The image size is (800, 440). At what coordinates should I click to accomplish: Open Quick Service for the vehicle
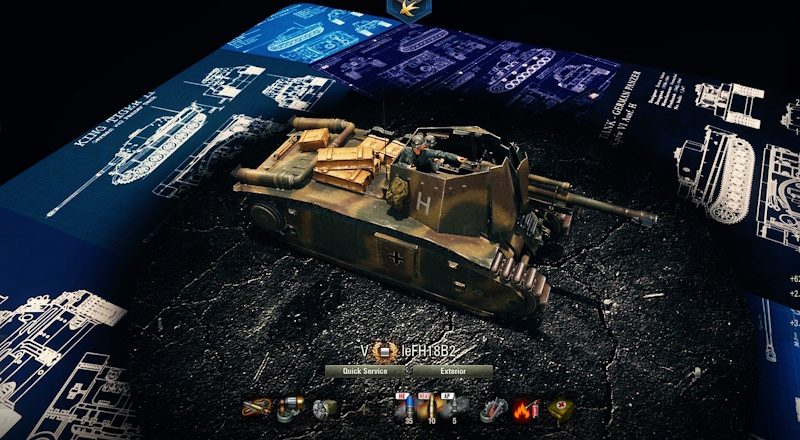pyautogui.click(x=365, y=370)
